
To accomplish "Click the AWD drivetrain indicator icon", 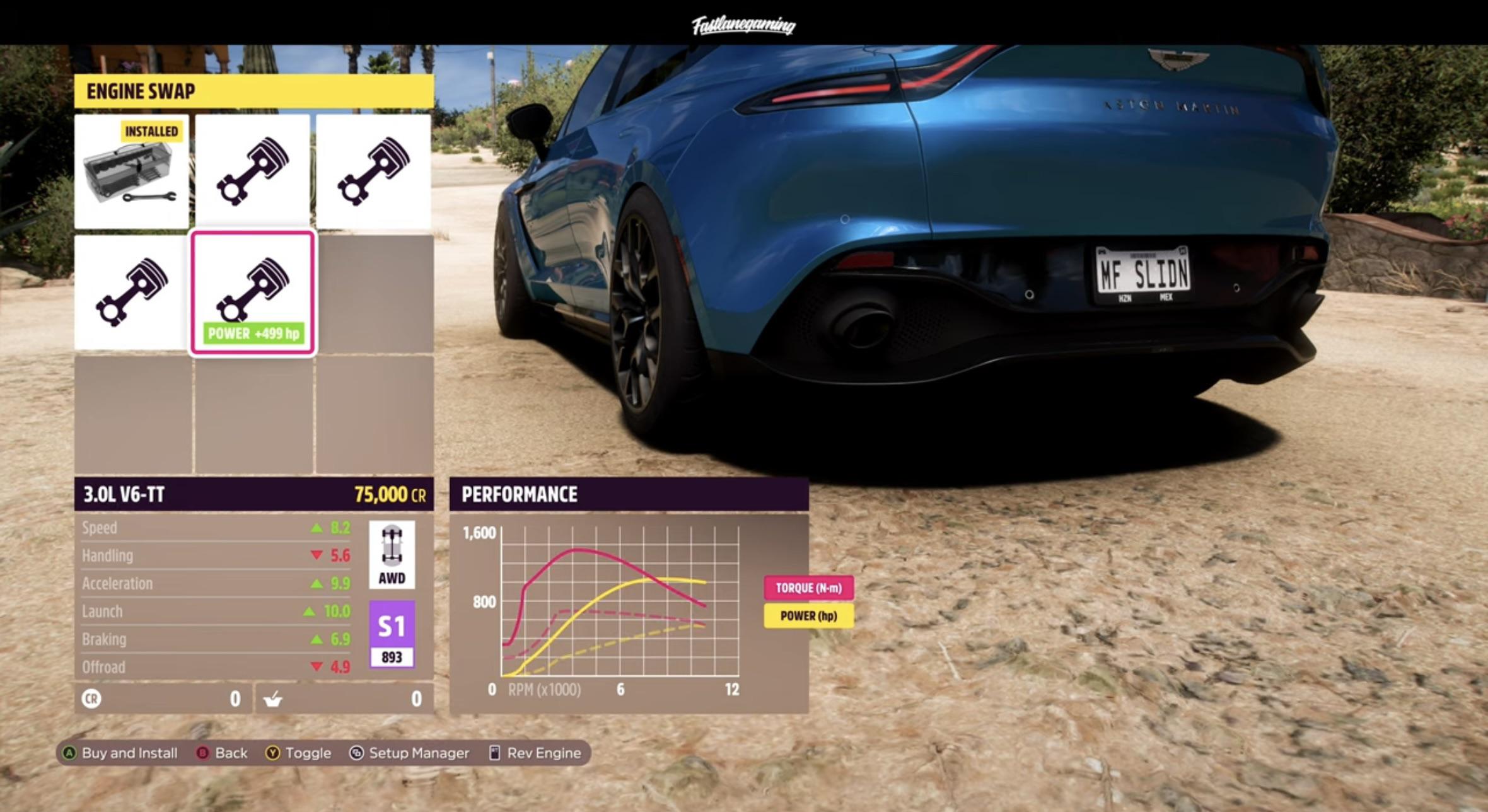I will click(392, 555).
